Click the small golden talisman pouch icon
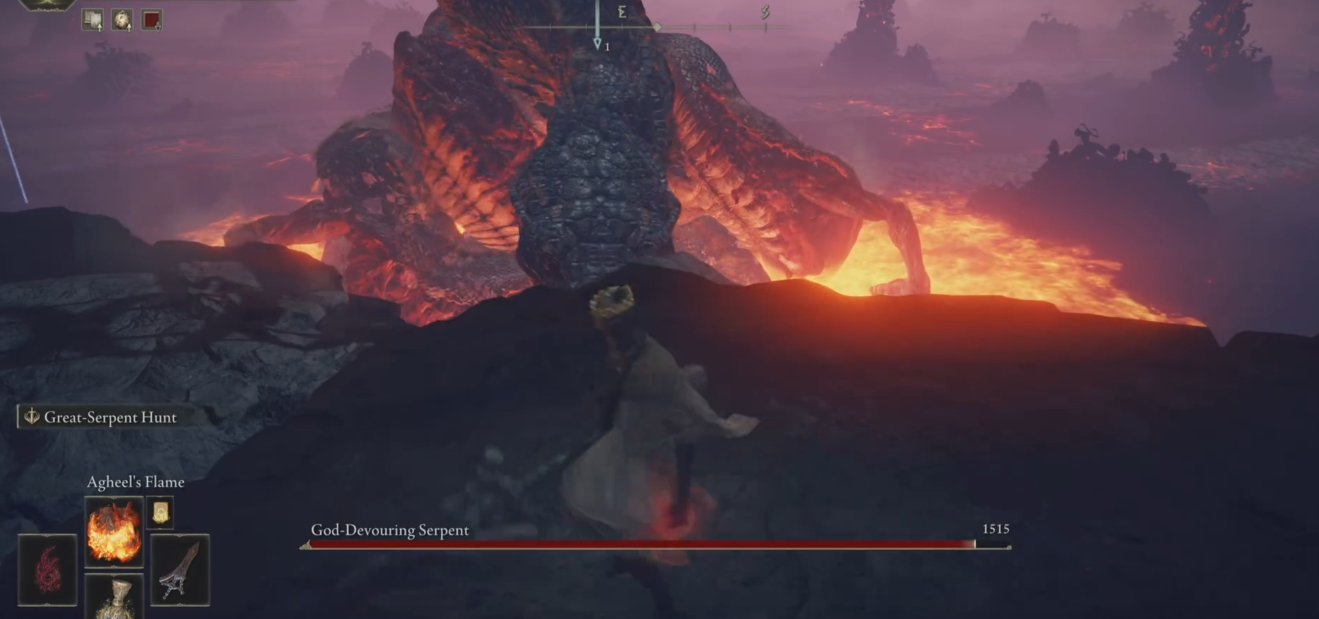The width and height of the screenshot is (1319, 619). coord(160,513)
